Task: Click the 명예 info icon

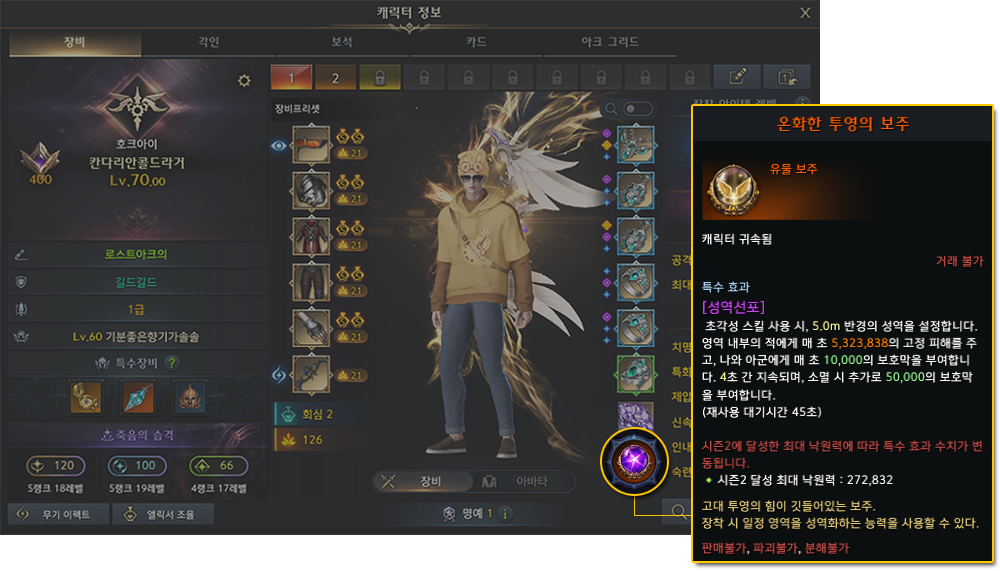Action: click(x=505, y=514)
